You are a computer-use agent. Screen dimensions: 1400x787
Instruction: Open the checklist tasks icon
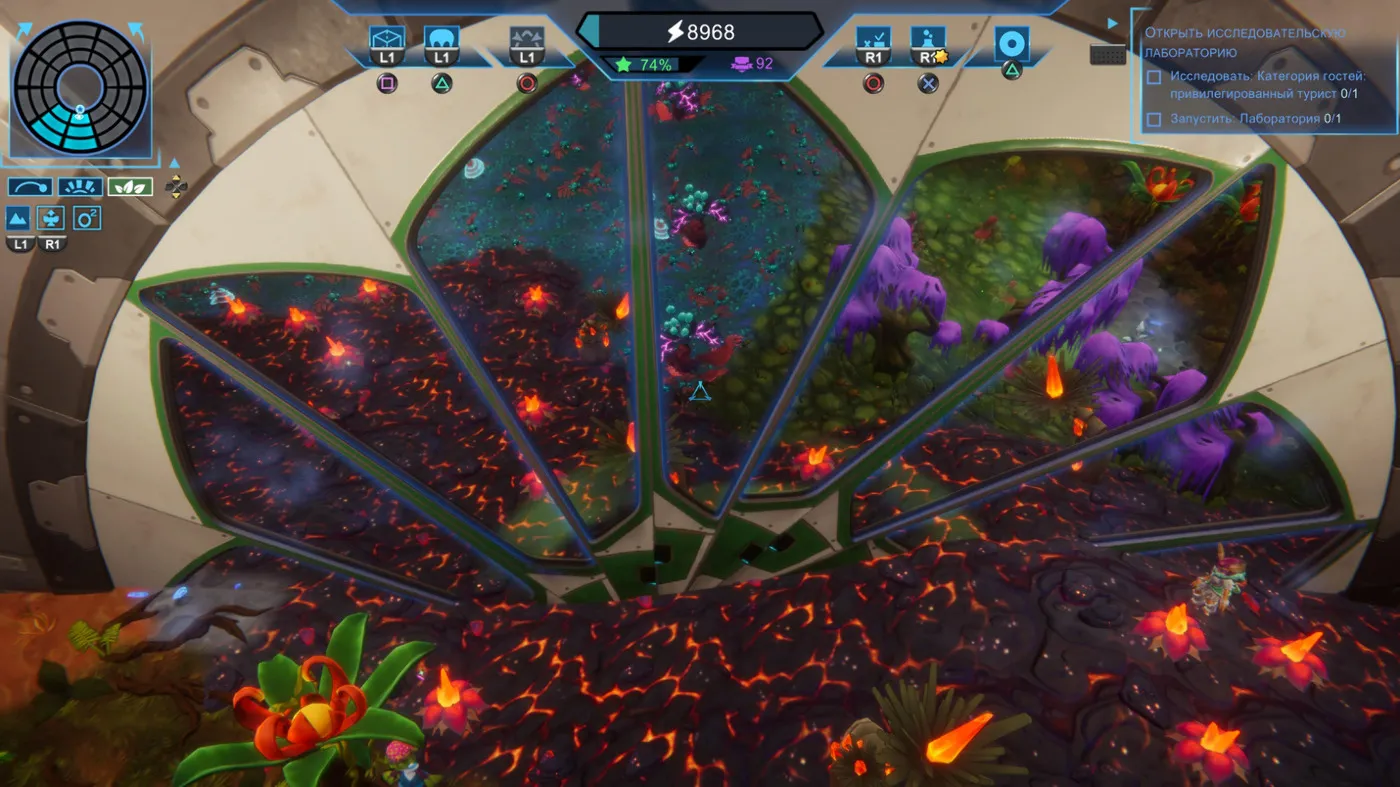(873, 41)
